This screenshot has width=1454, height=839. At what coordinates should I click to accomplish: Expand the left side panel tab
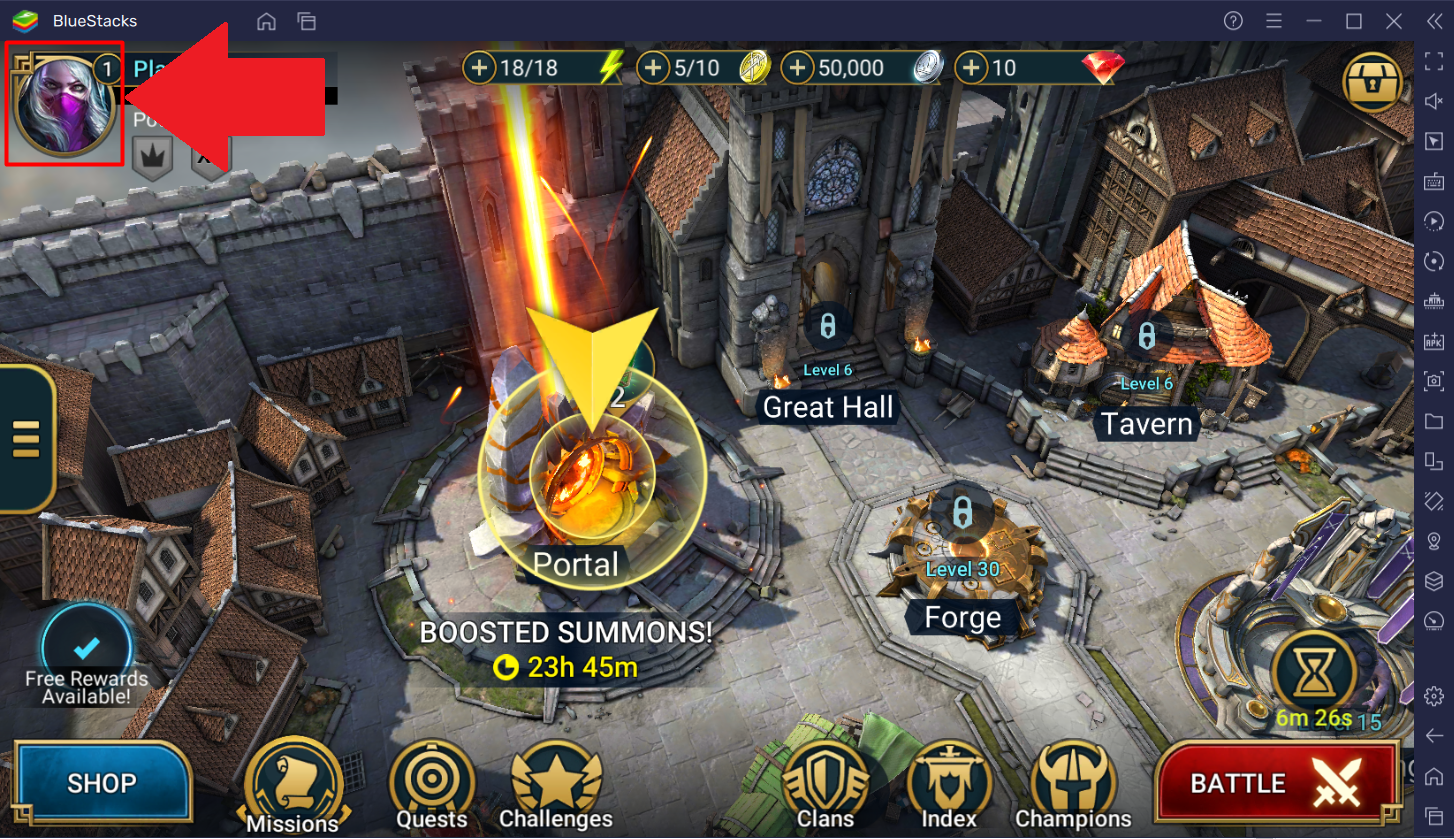point(26,438)
